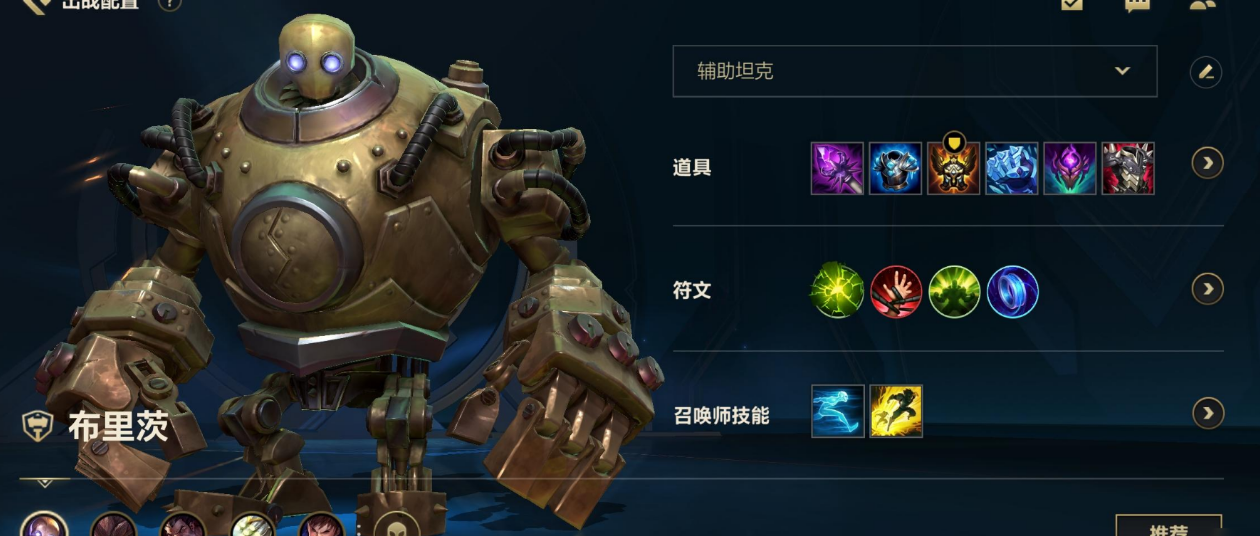The image size is (1260, 536).
Task: Click the 推荐 recommended button
Action: (1168, 526)
